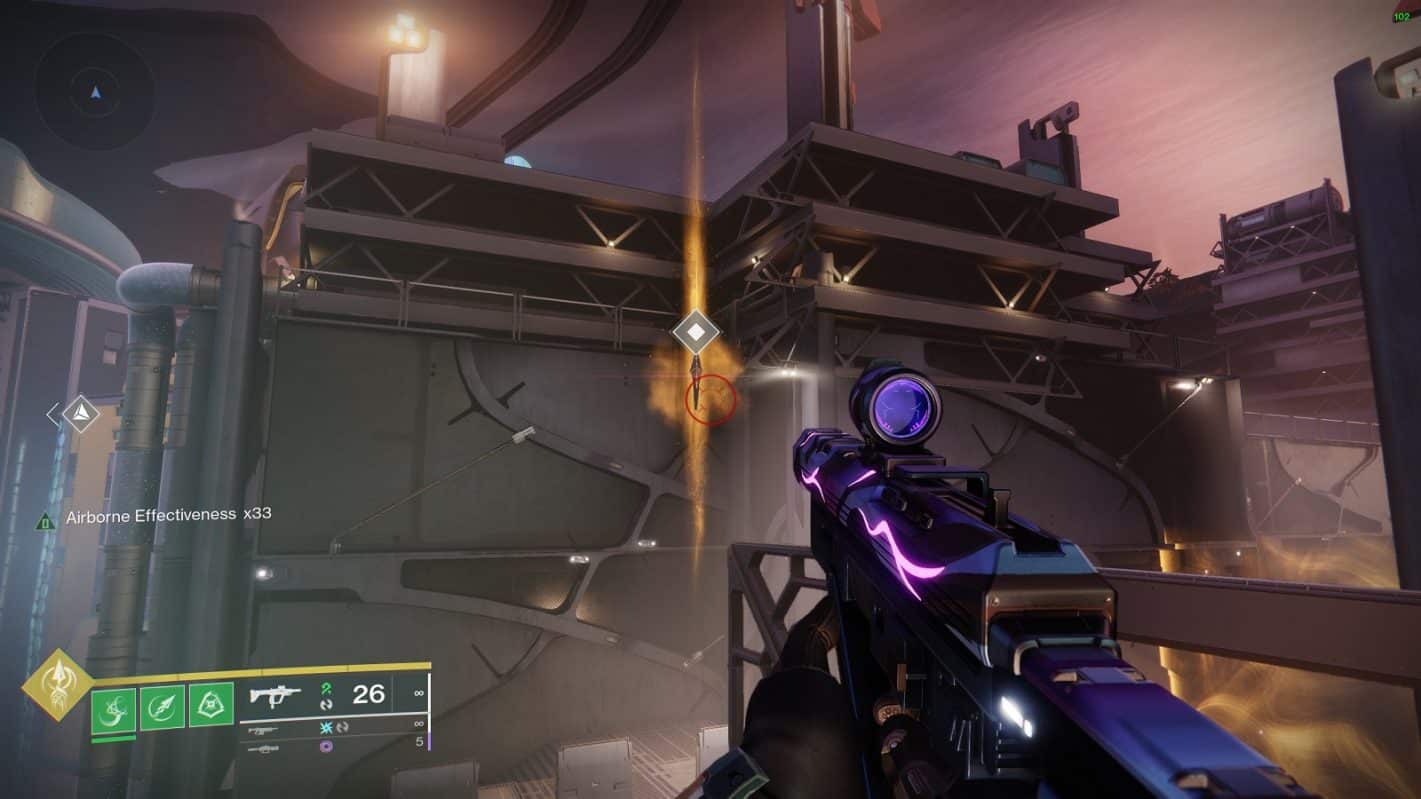Choose the heavy weapon with purple ammo icon
1421x799 pixels.
[330, 747]
